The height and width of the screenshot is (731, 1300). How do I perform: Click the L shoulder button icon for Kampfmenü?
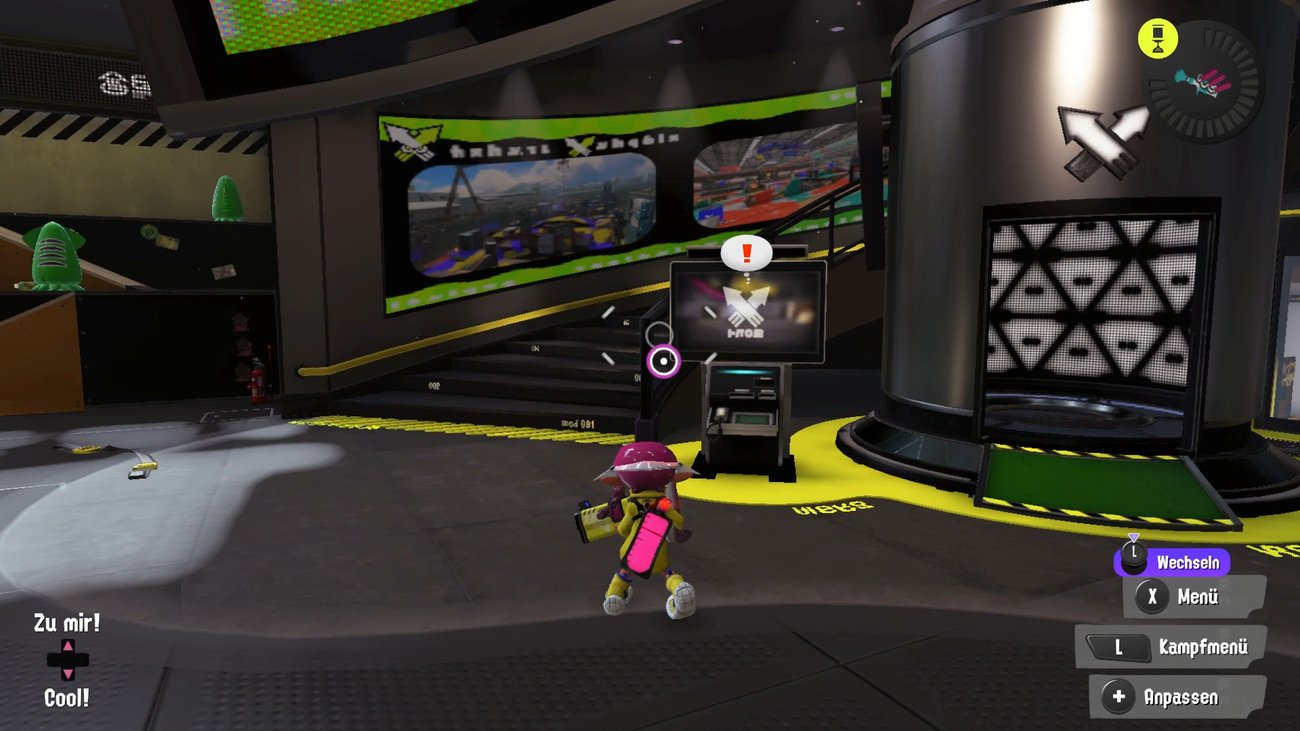[x=1121, y=646]
